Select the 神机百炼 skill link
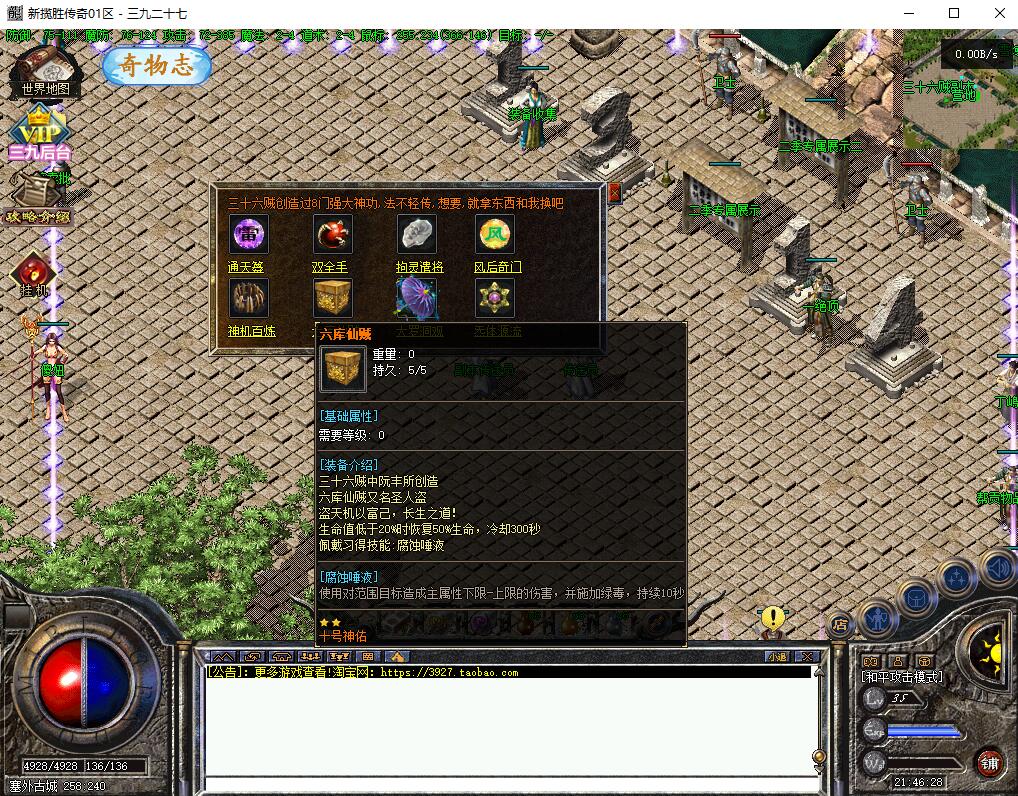Image resolution: width=1018 pixels, height=796 pixels. click(x=251, y=331)
